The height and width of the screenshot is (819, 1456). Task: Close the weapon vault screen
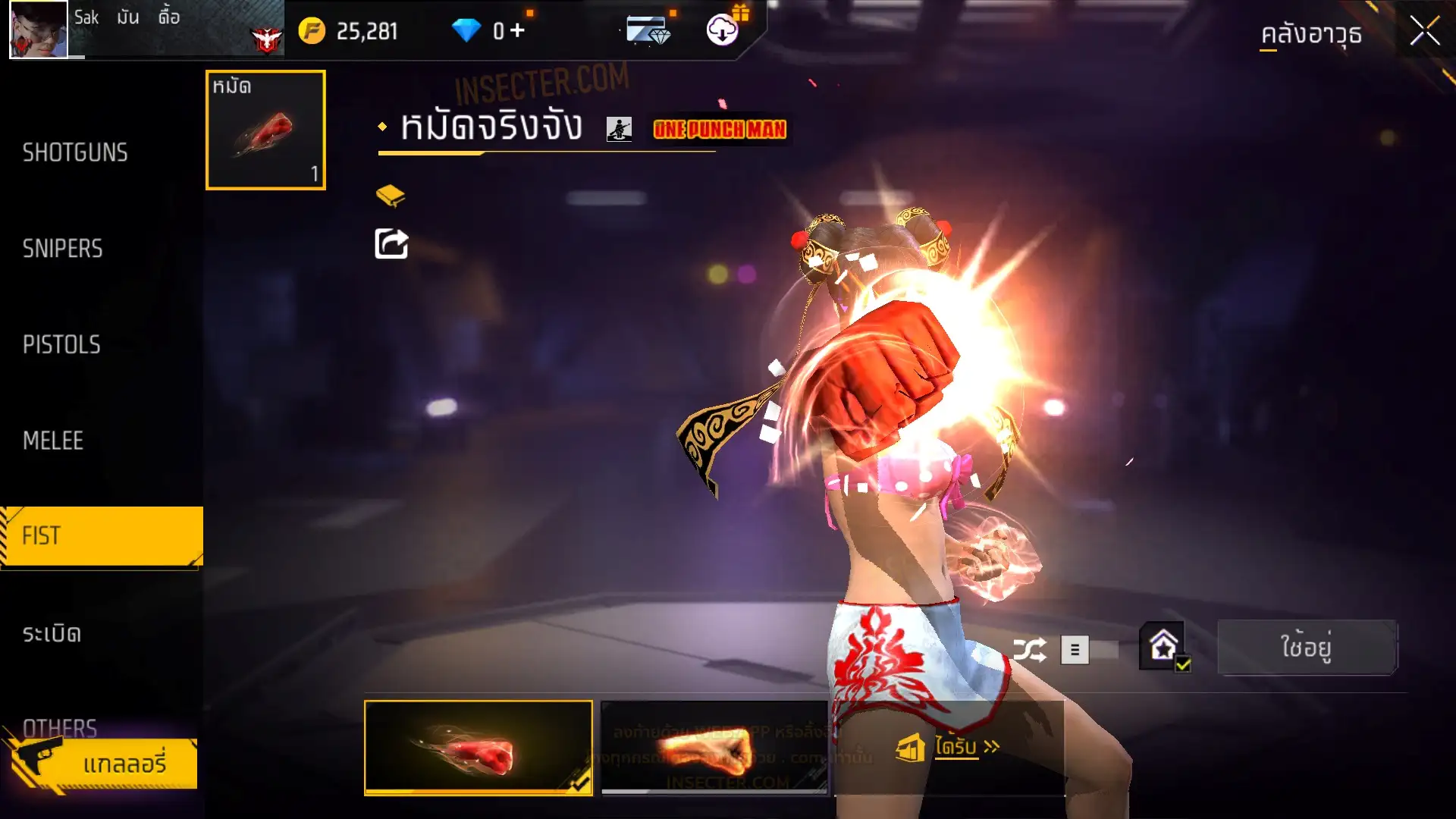click(1424, 32)
